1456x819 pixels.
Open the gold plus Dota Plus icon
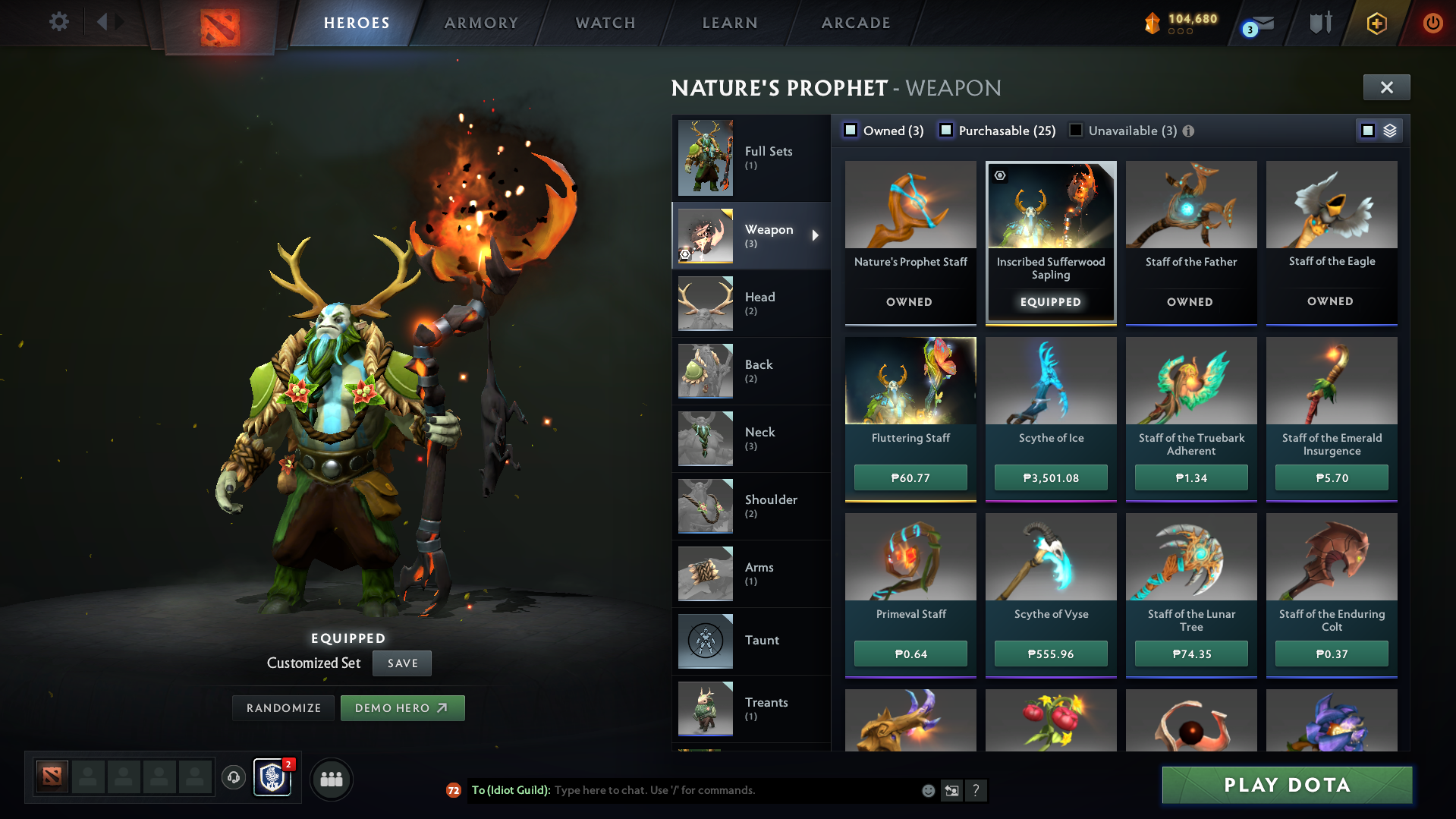pyautogui.click(x=1378, y=23)
